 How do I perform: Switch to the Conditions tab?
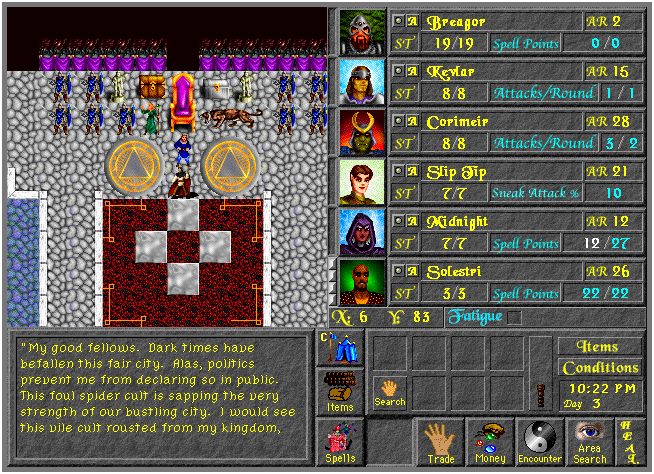coord(600,368)
